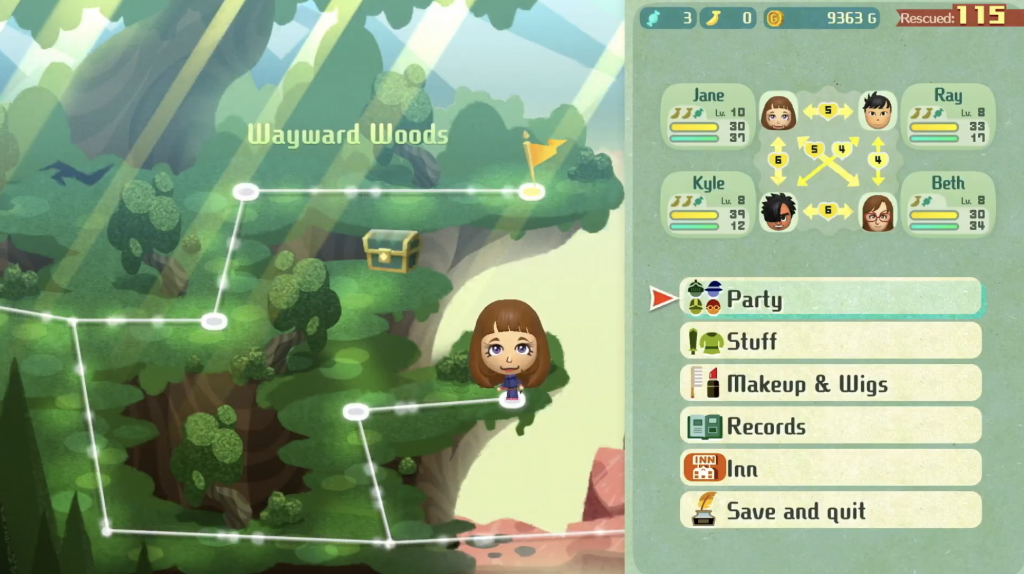
Task: Click Jane's face portrait
Action: coord(778,112)
